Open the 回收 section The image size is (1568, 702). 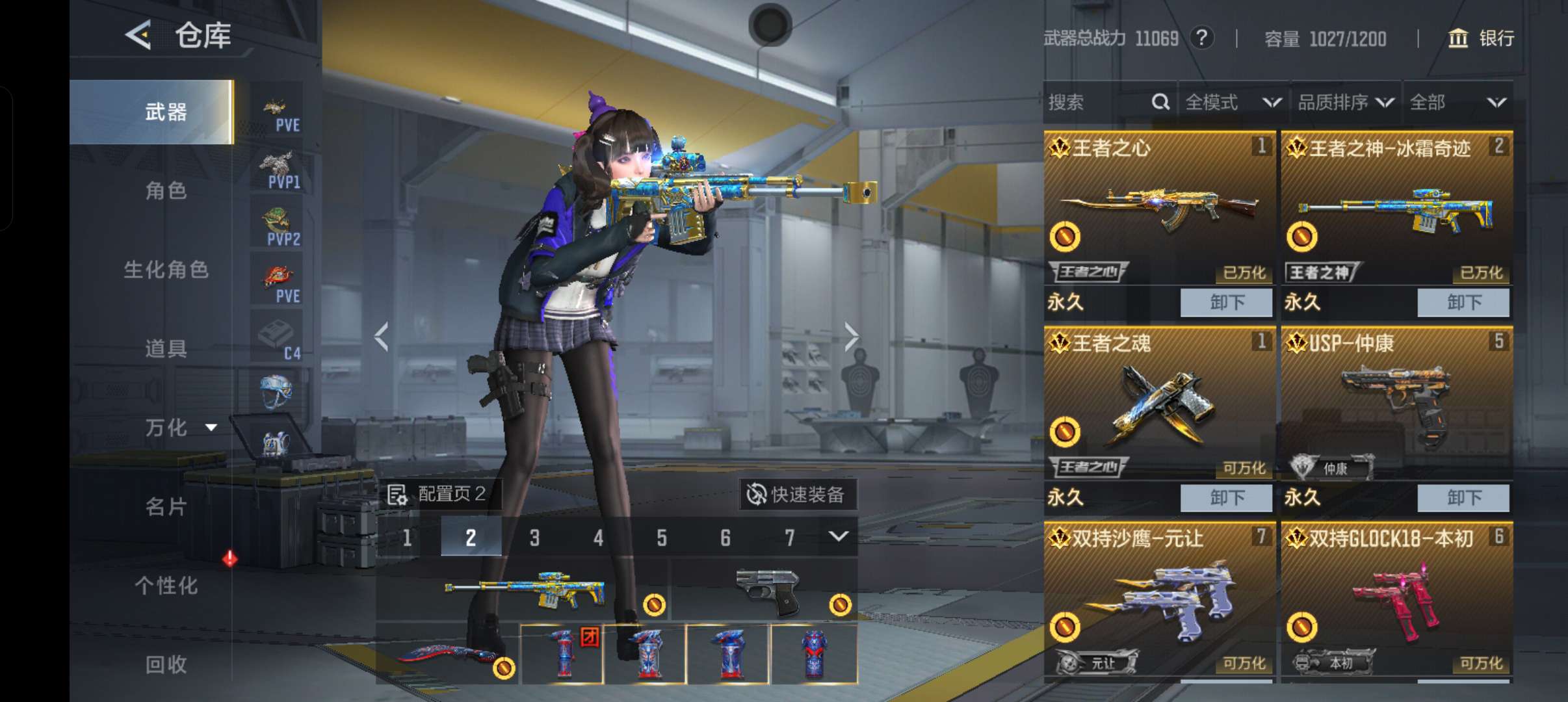[166, 664]
